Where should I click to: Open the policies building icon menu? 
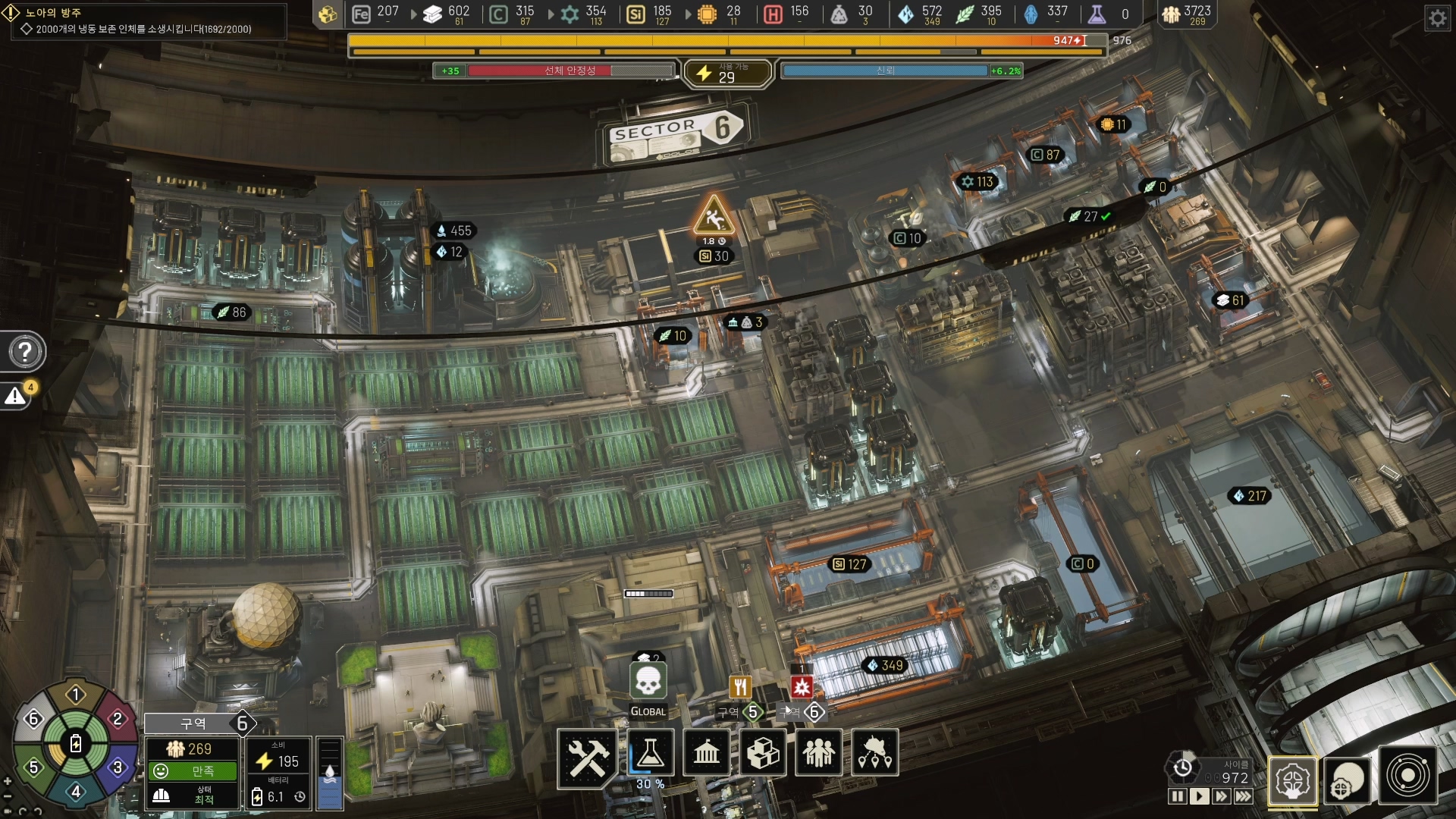click(707, 753)
